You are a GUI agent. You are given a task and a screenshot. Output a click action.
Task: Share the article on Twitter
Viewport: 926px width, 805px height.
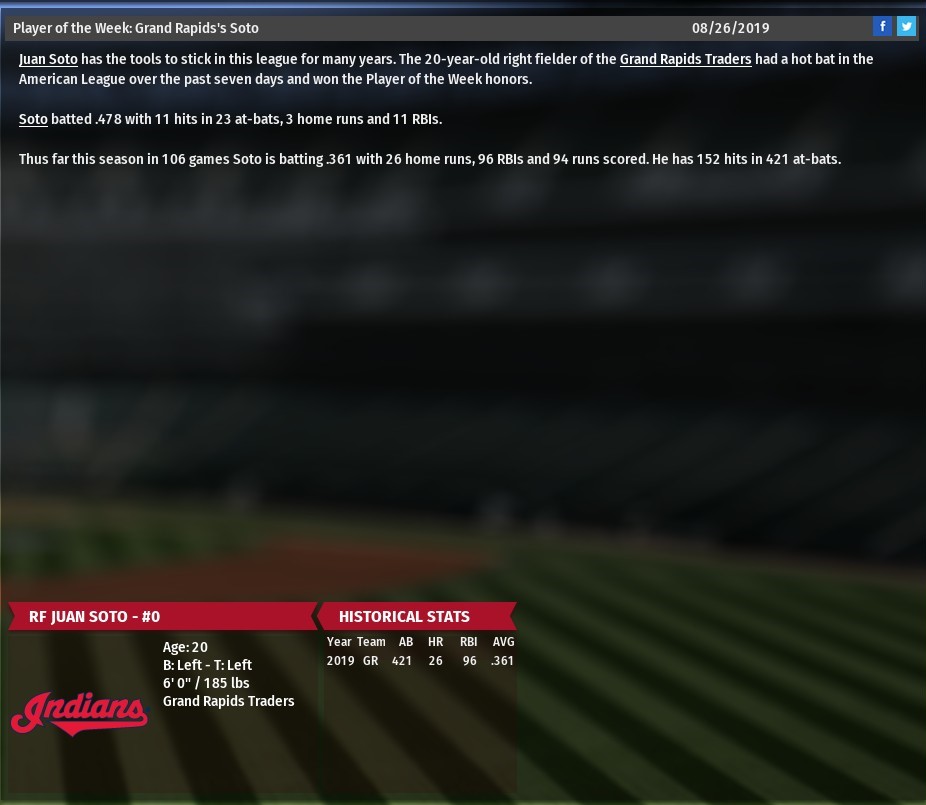pos(906,27)
